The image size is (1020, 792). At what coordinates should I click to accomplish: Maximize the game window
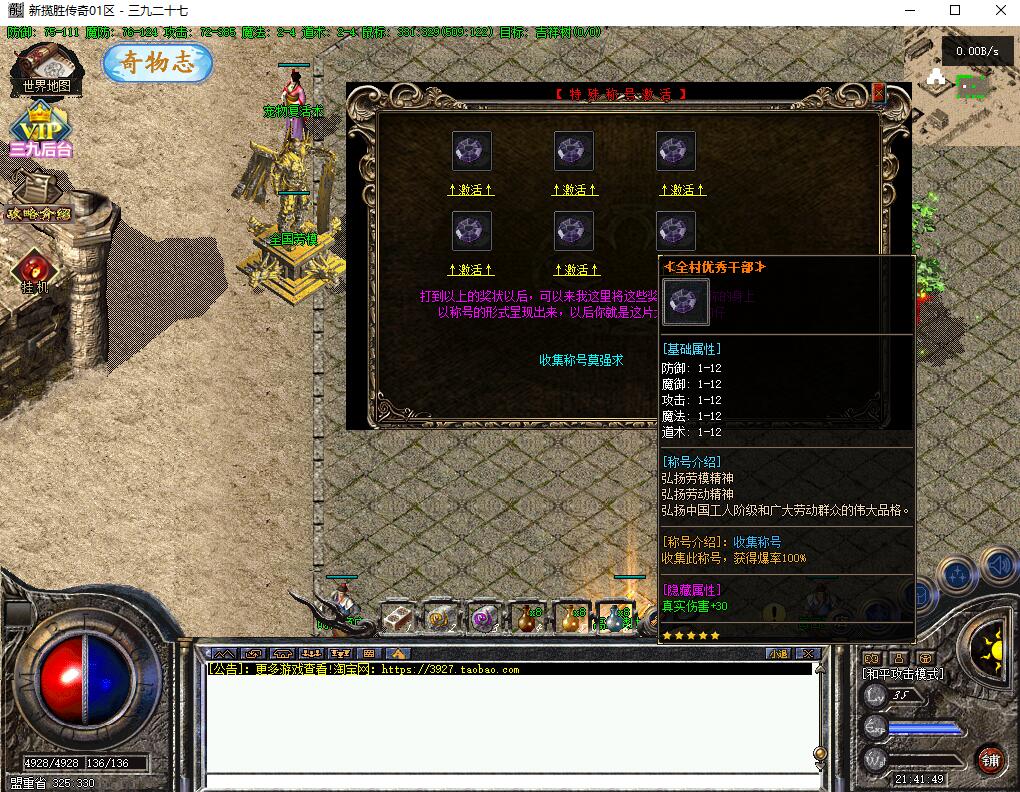(955, 11)
